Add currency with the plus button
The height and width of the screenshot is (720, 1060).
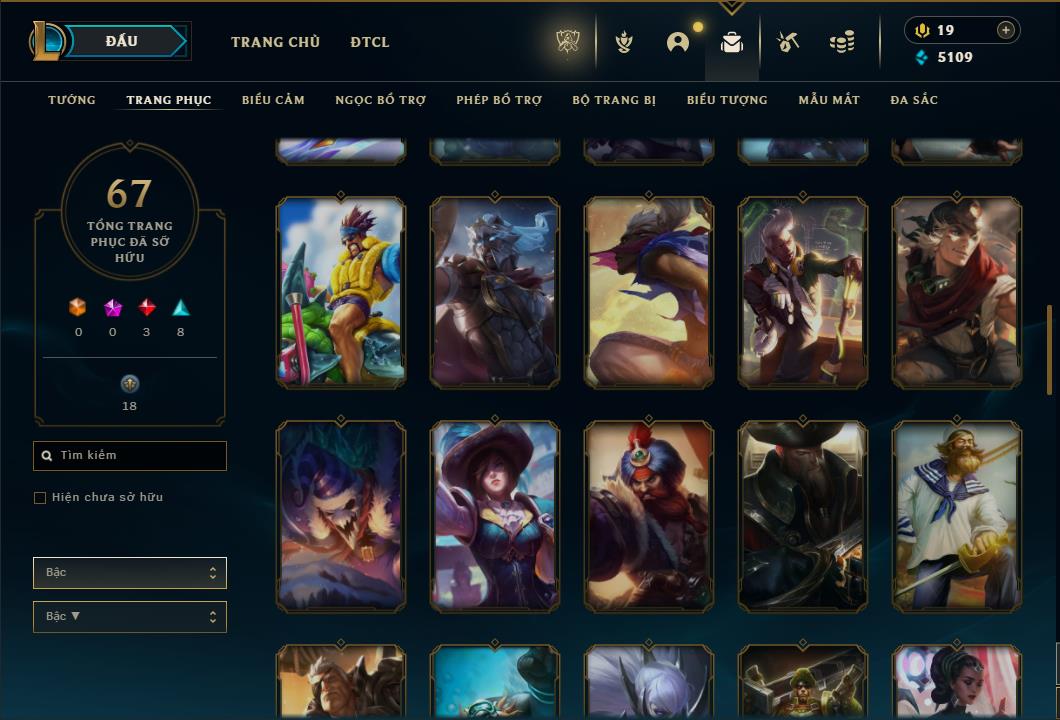(x=1006, y=30)
